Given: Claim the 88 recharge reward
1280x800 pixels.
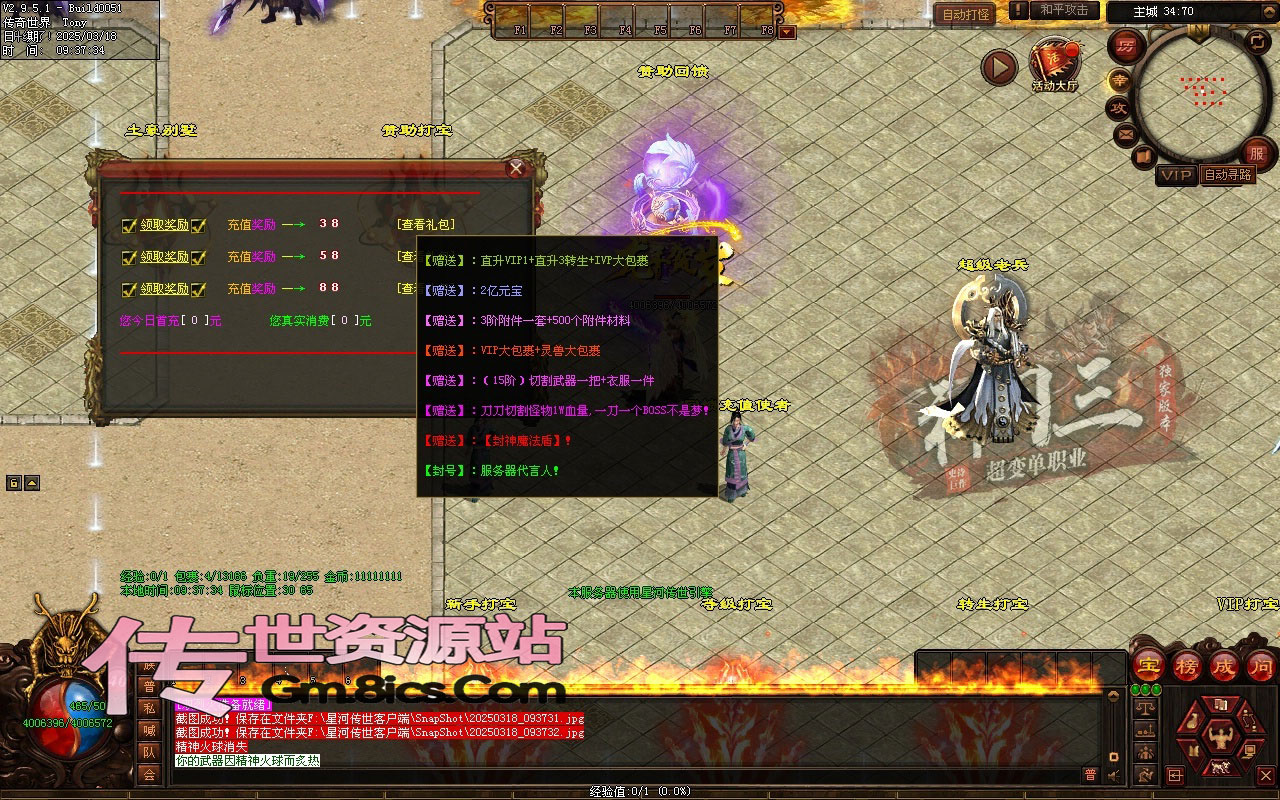Looking at the screenshot, I should (x=164, y=289).
